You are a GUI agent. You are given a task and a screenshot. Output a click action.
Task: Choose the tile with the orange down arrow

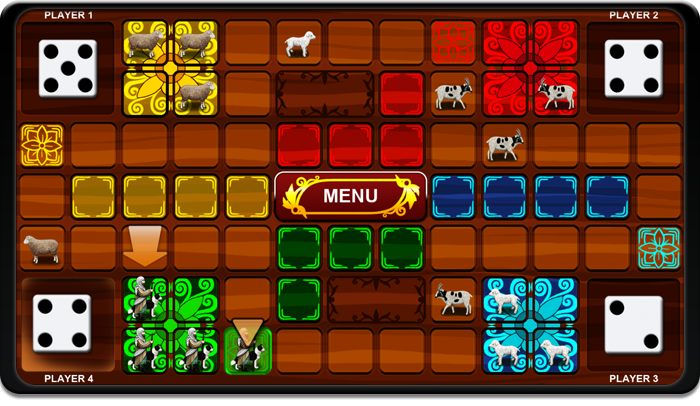click(145, 248)
